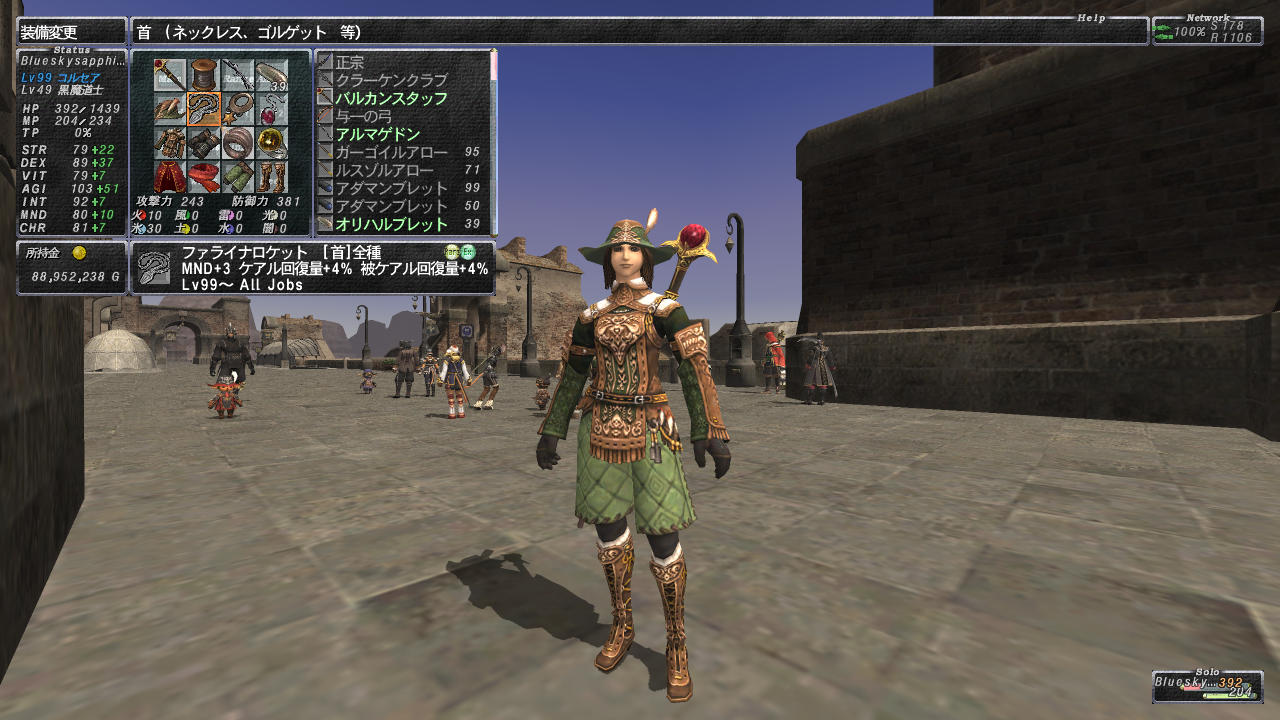Select the boots feet slot
1280x720 pixels.
point(272,177)
